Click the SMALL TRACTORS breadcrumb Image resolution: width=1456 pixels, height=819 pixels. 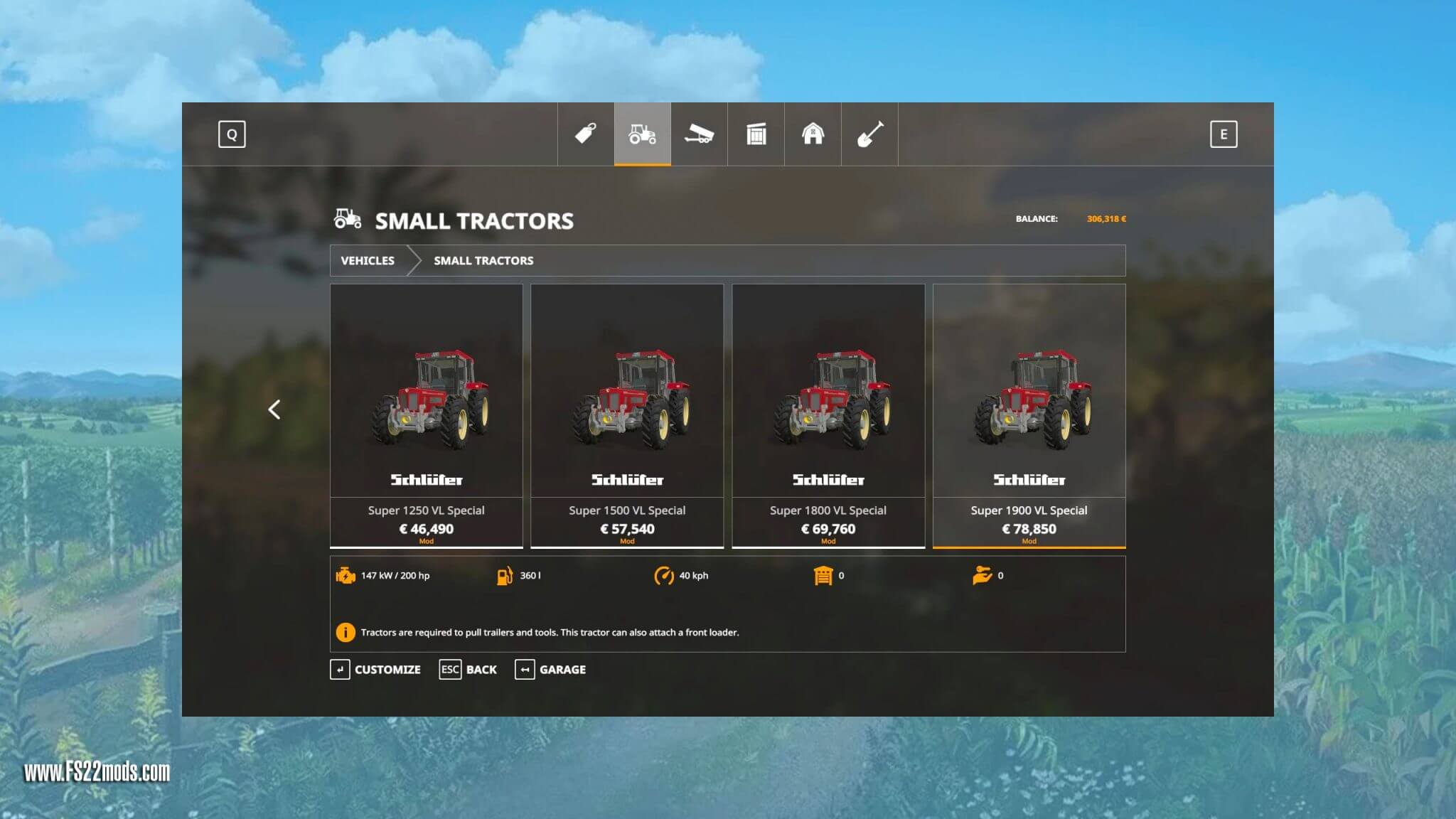(x=483, y=261)
